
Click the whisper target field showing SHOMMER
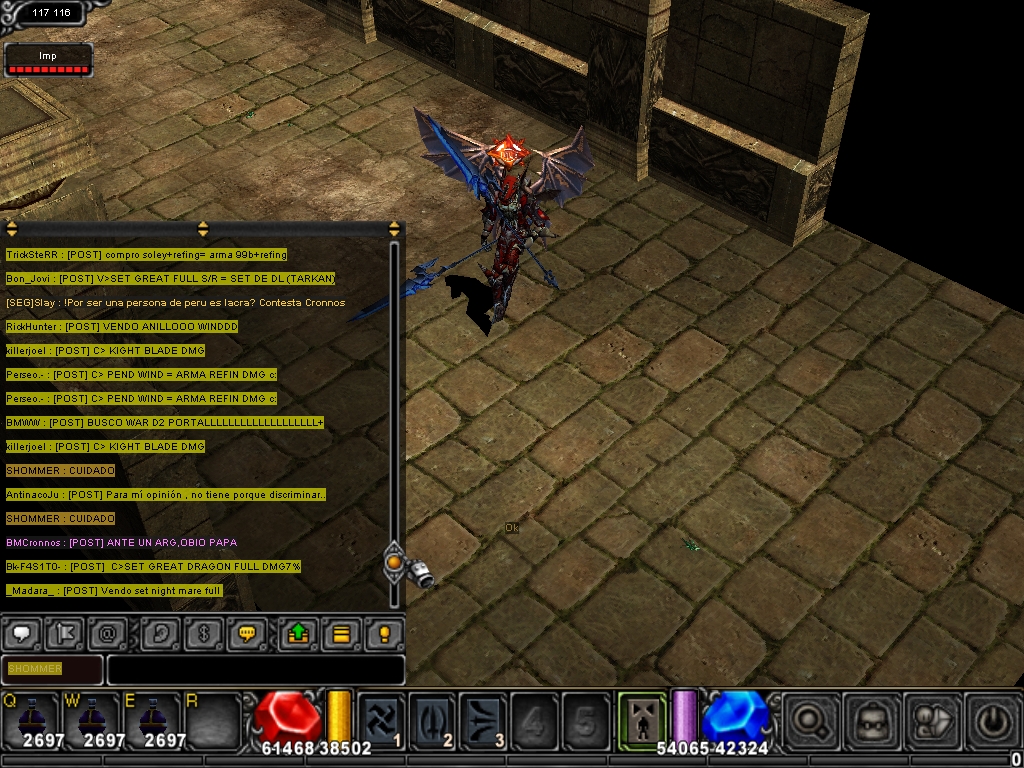click(52, 669)
